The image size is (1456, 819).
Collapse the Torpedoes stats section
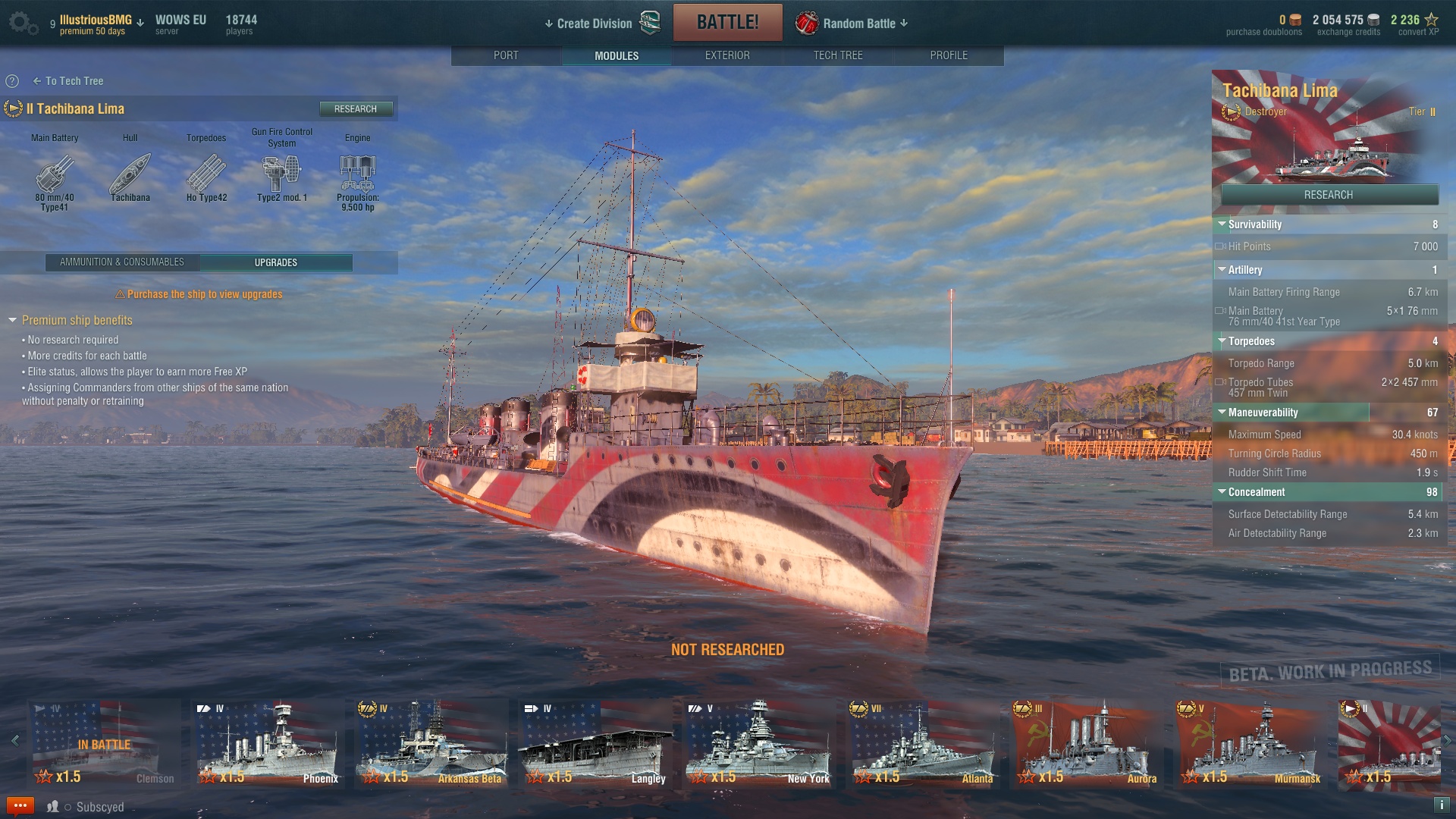(x=1222, y=341)
